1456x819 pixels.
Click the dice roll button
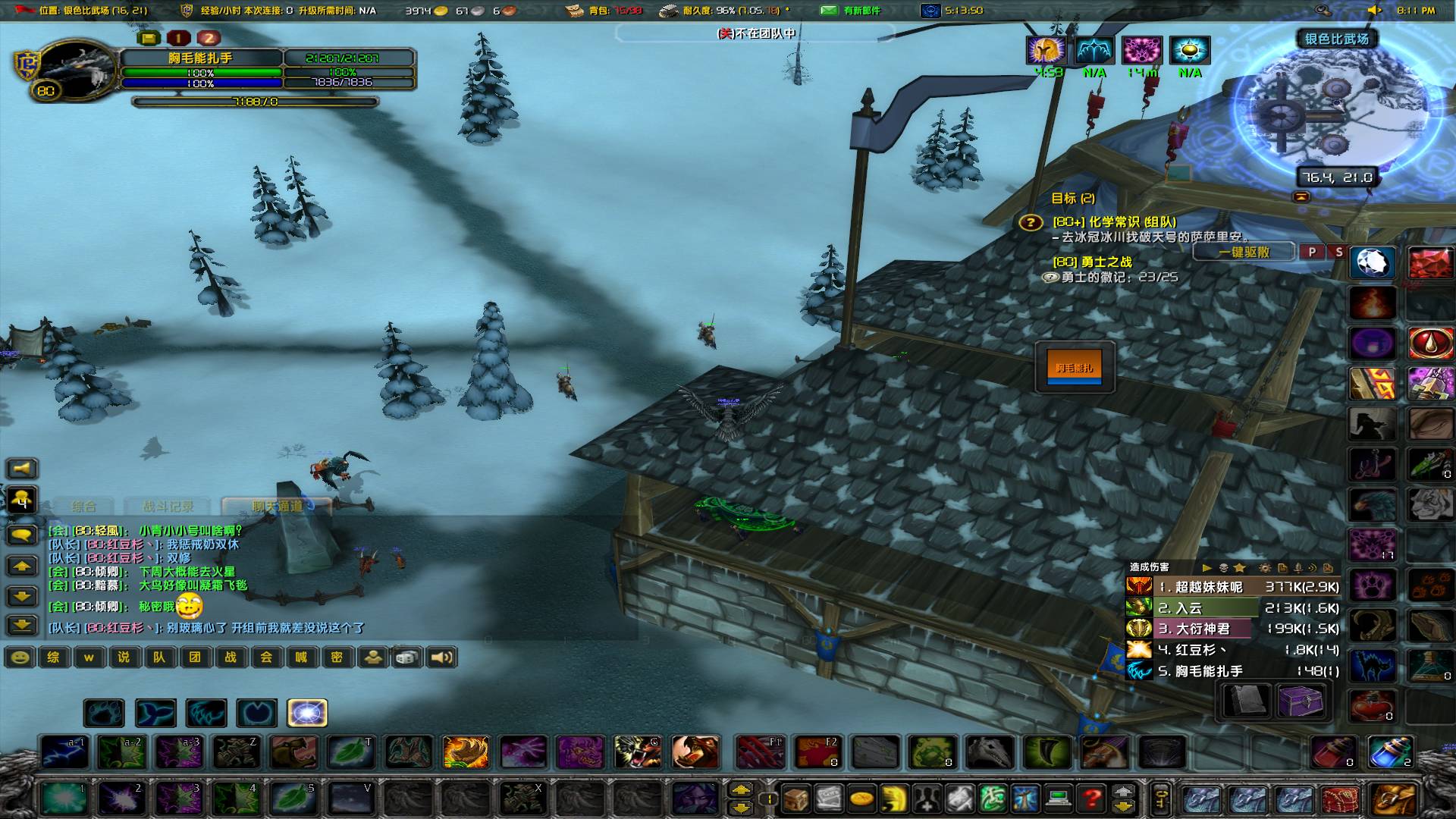point(407,657)
